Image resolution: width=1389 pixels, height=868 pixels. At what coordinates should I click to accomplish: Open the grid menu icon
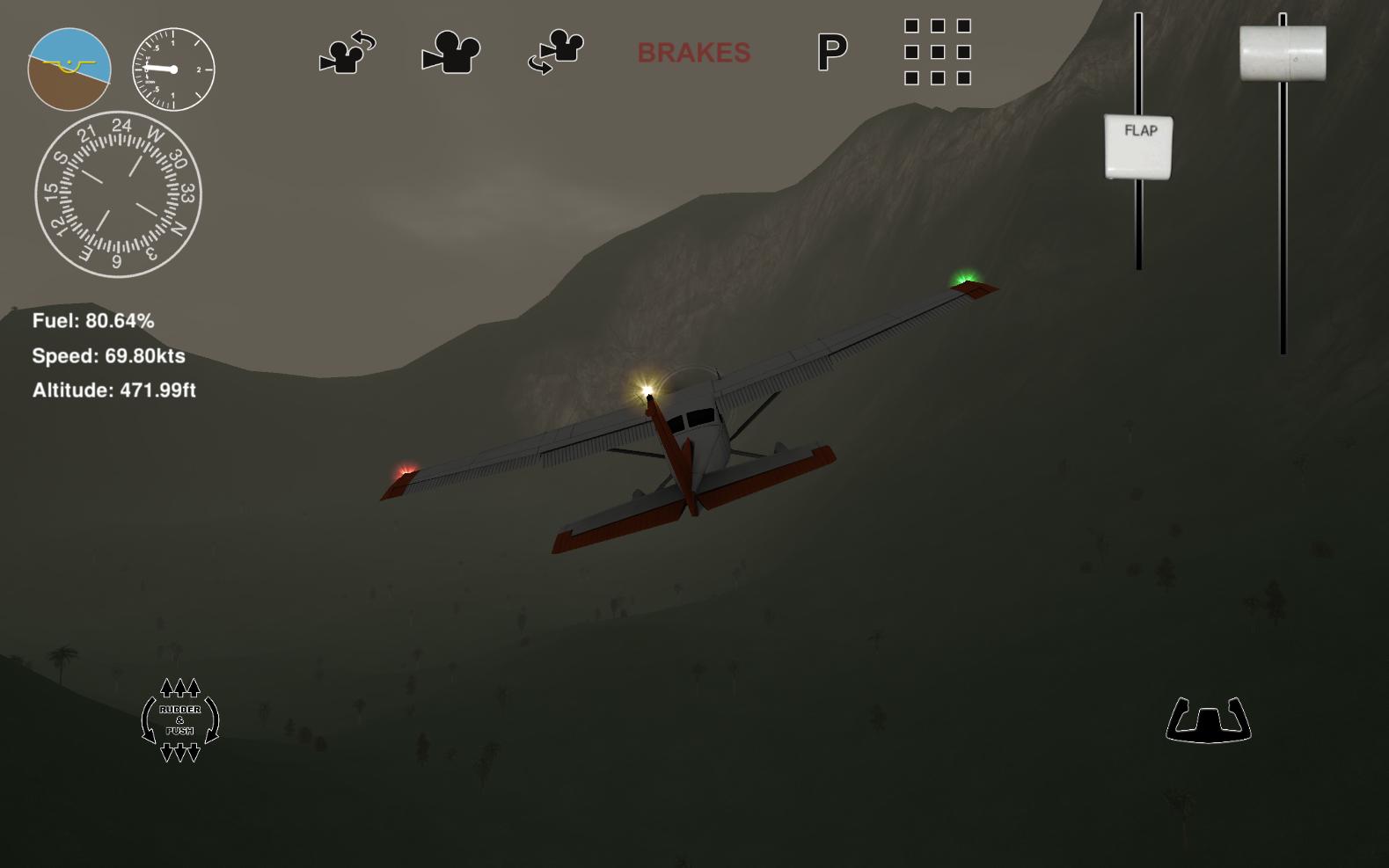click(936, 53)
